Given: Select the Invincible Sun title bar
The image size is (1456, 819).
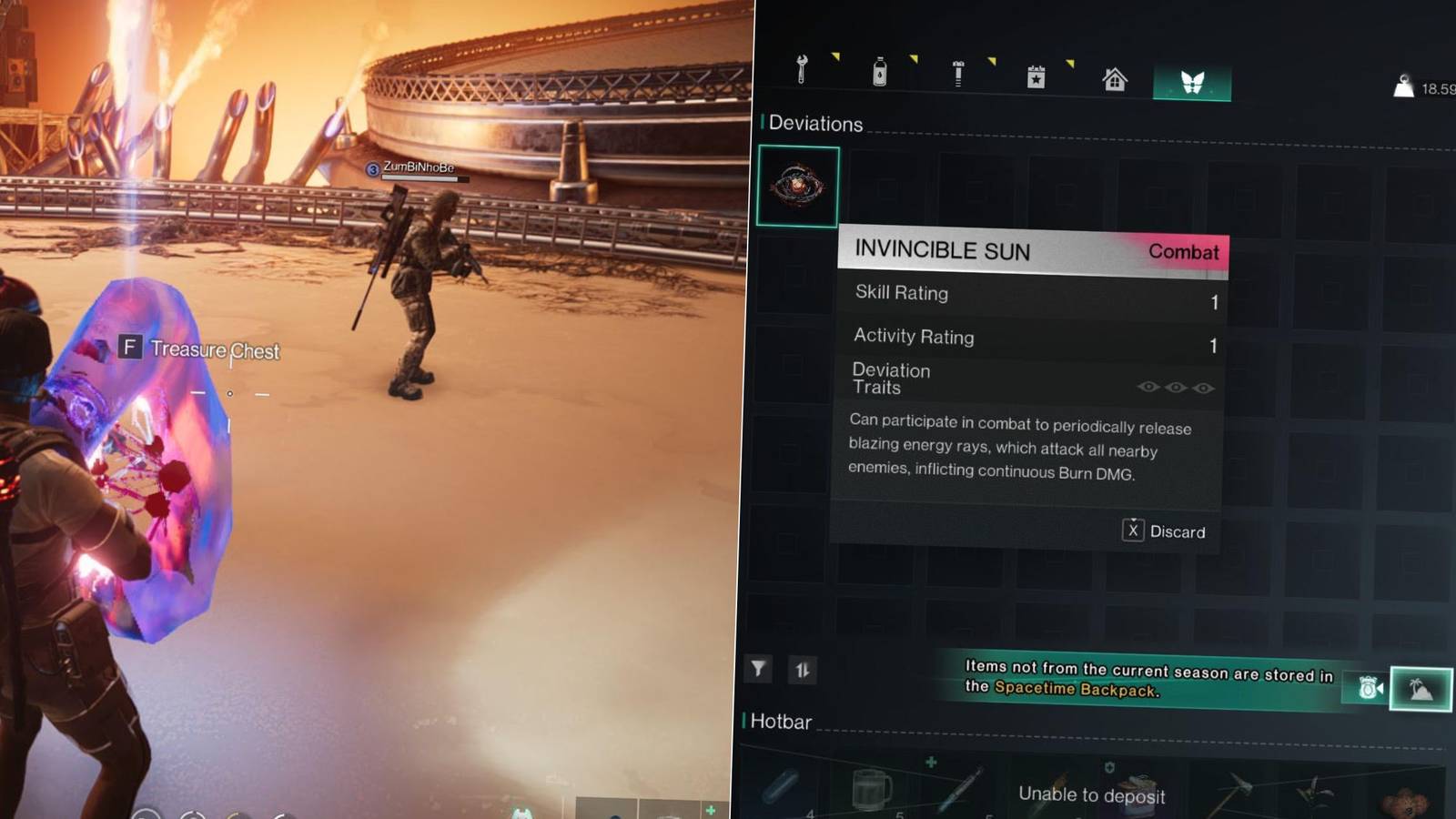Looking at the screenshot, I should (942, 251).
